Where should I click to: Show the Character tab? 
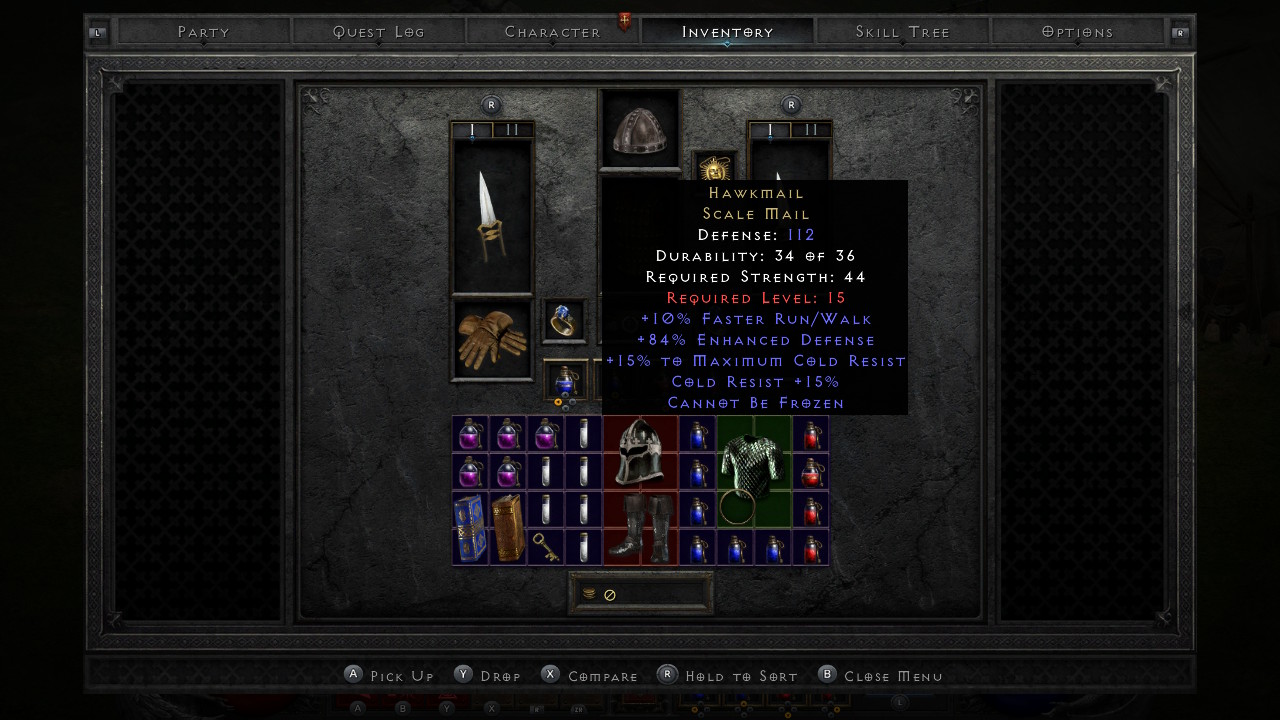tap(553, 32)
